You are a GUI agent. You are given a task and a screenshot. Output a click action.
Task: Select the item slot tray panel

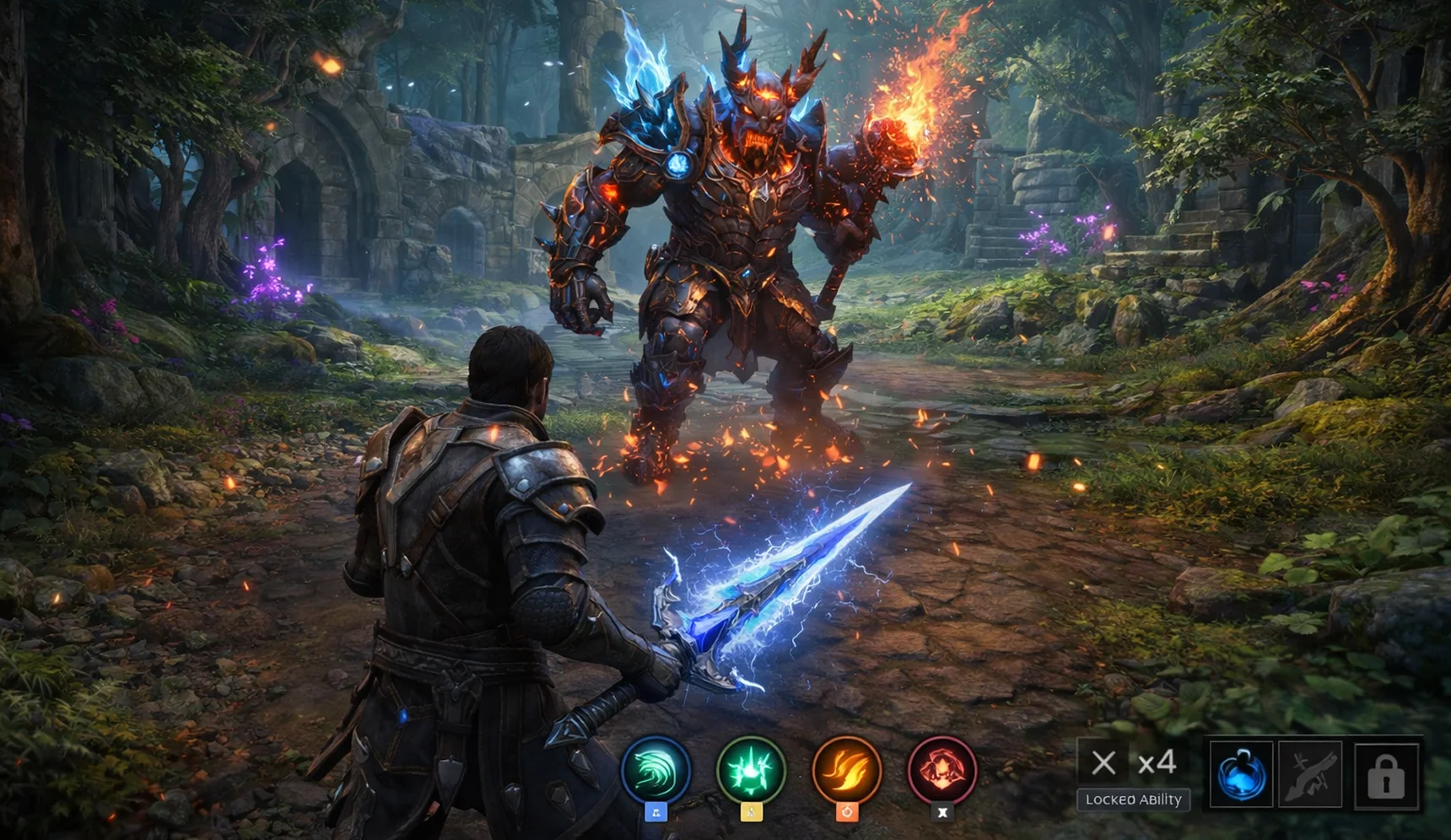click(1312, 772)
